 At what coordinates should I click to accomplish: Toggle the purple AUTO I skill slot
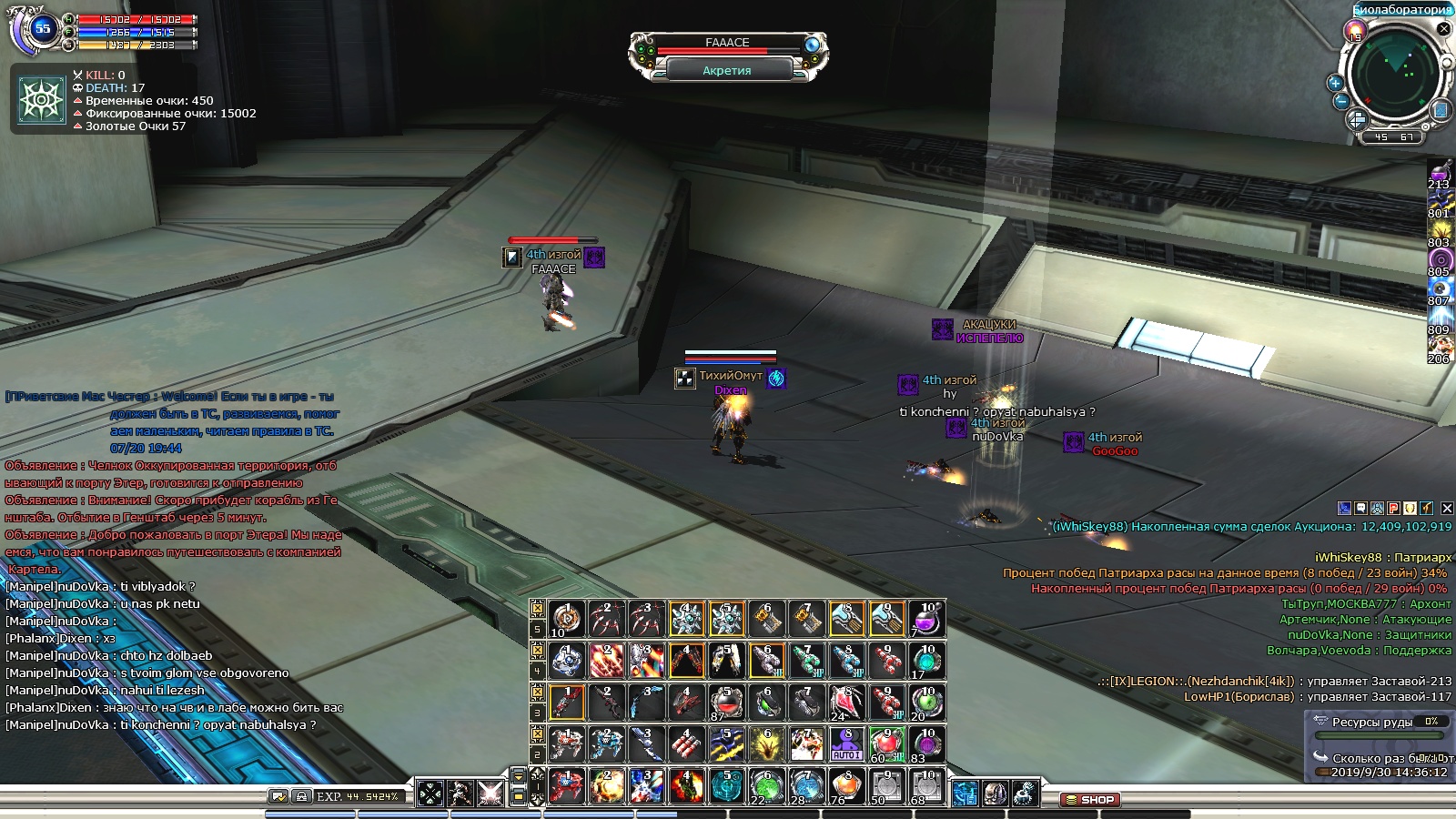pyautogui.click(x=846, y=744)
